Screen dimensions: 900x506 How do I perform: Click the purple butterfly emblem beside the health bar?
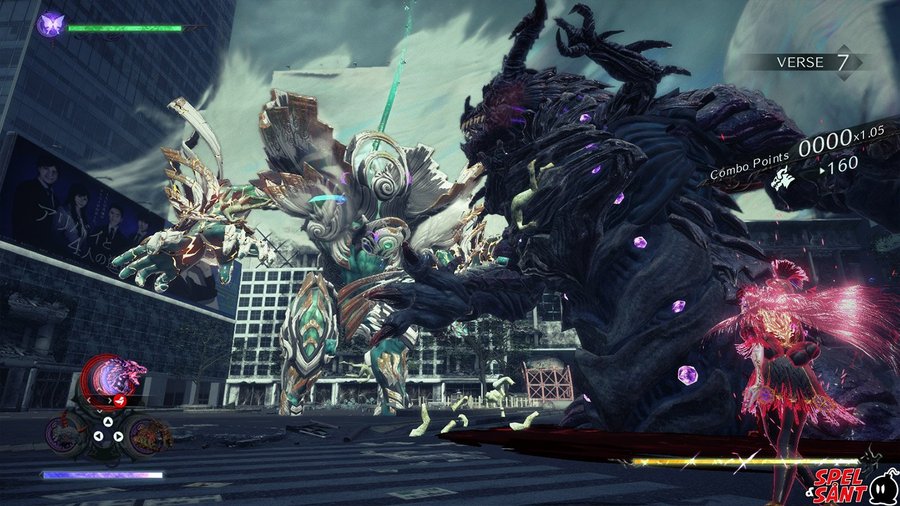point(50,25)
